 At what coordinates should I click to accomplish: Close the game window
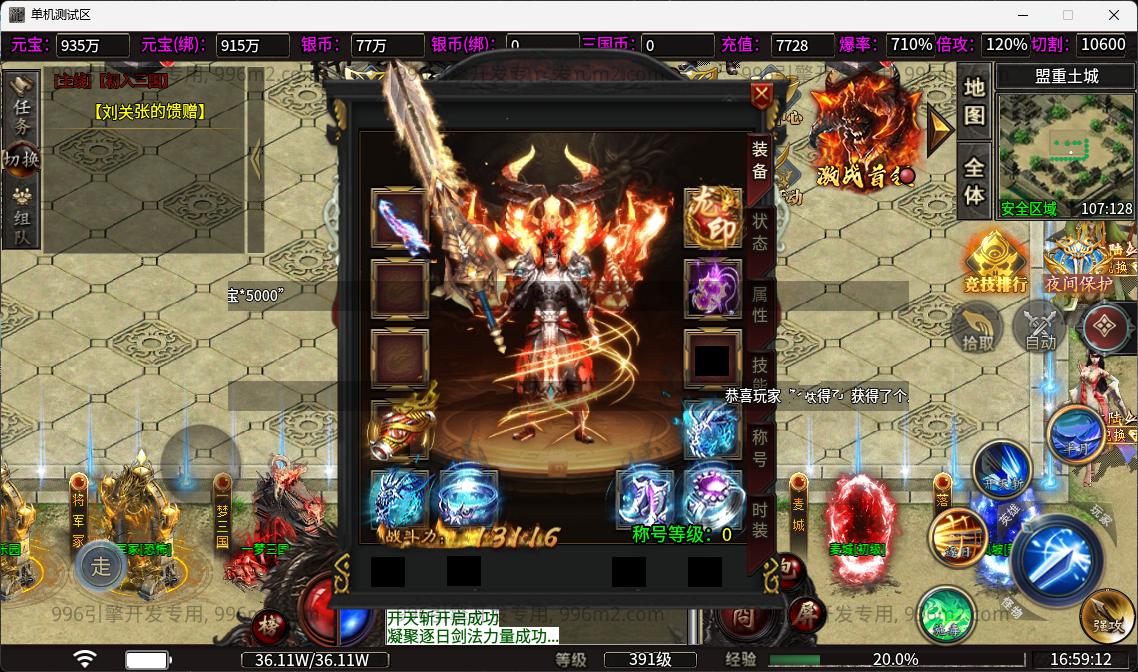point(1114,15)
